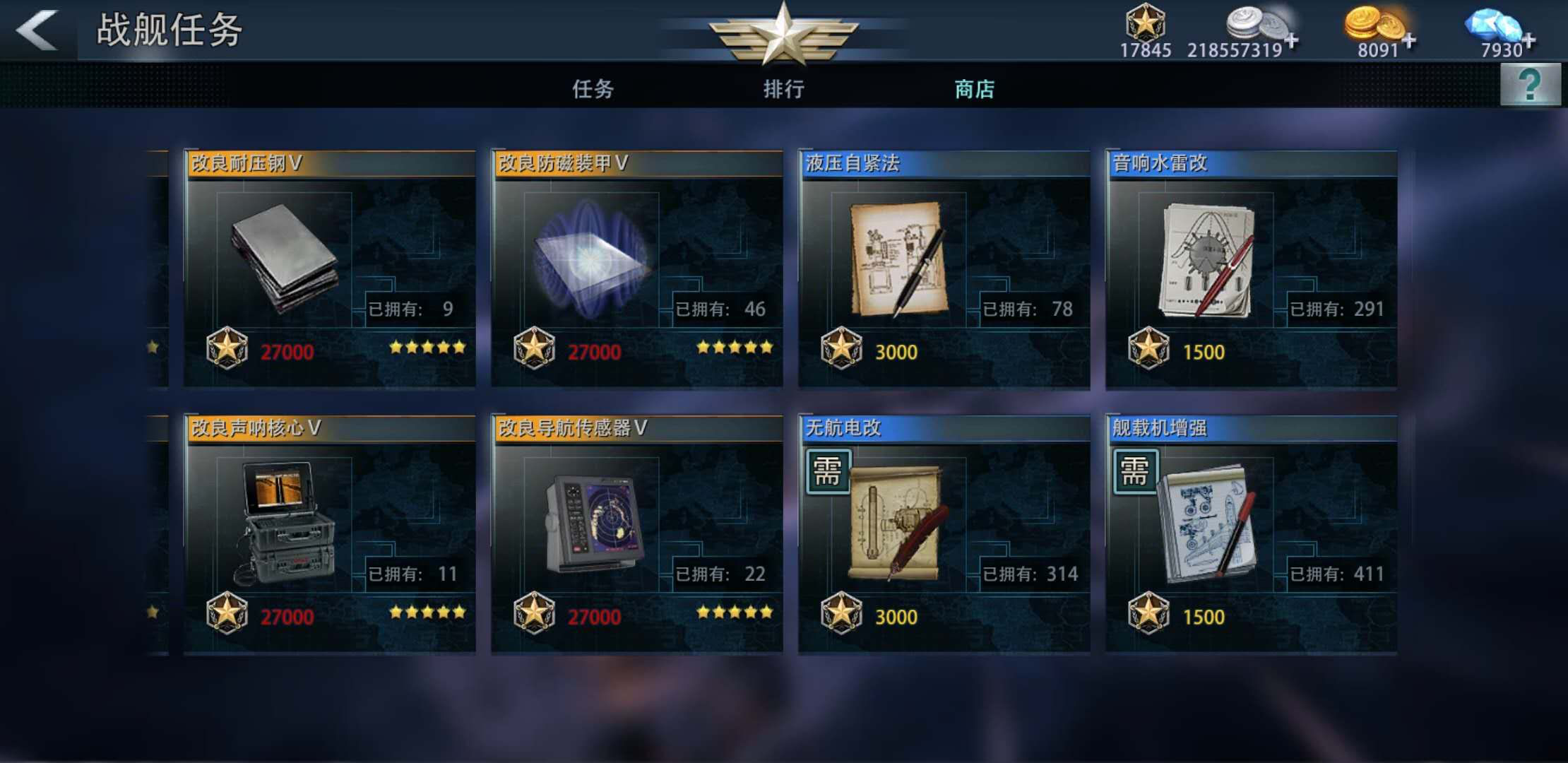Pick the 液压自紧法 blueprint item

(x=944, y=268)
